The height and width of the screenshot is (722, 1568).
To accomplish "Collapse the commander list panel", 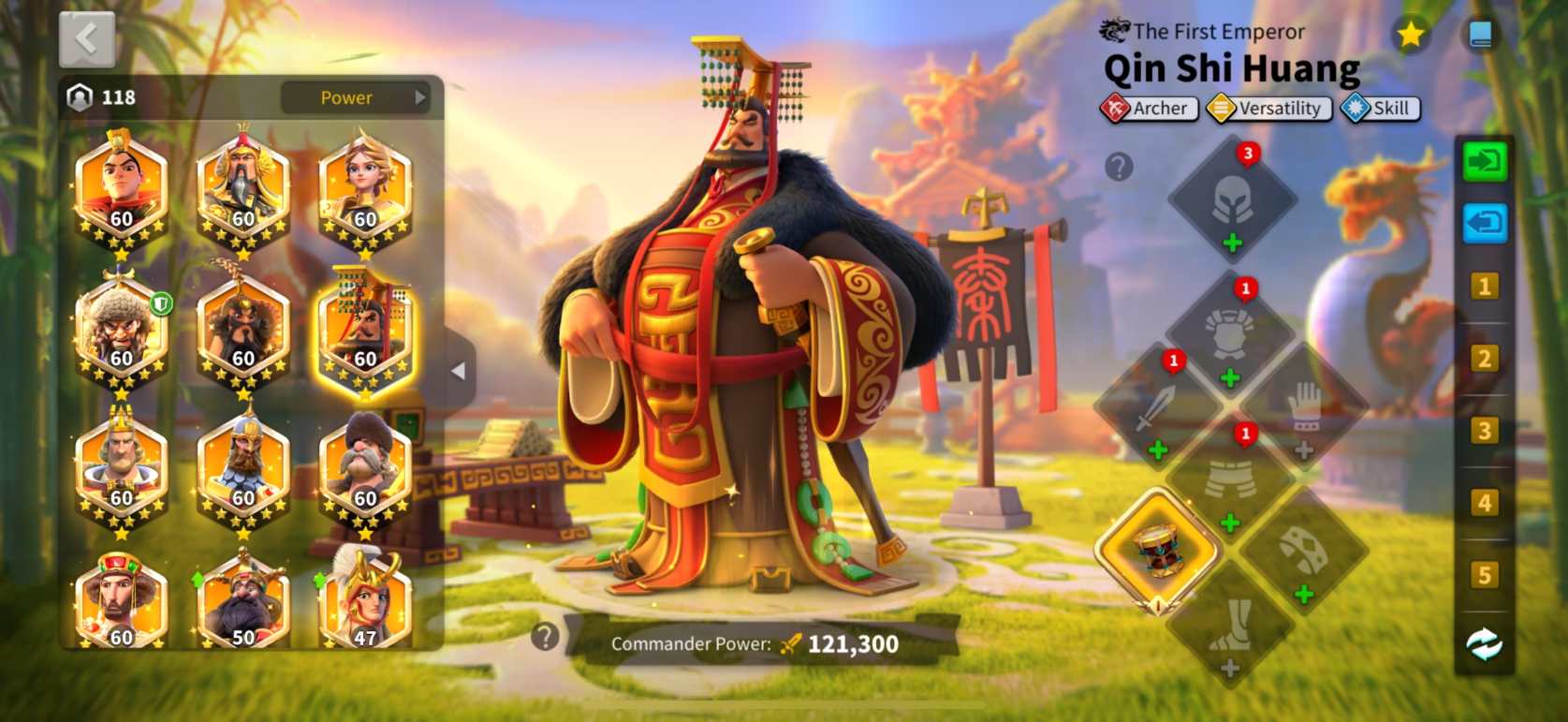I will pos(458,371).
